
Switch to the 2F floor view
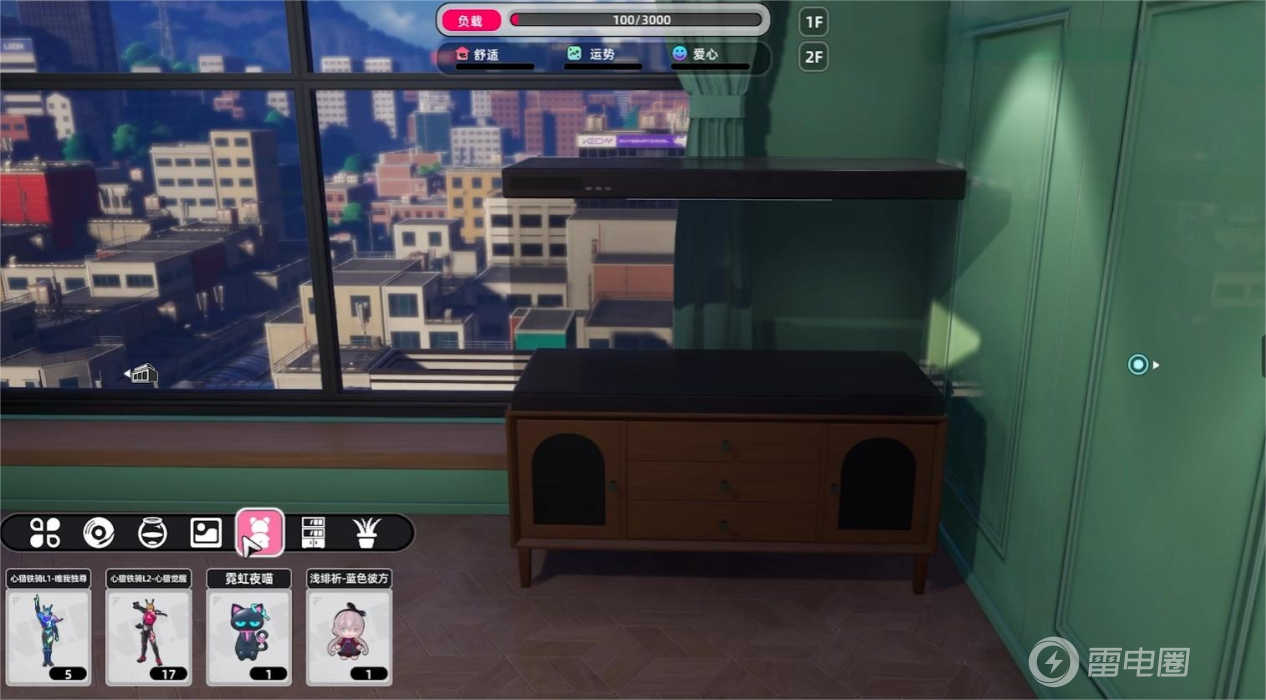pos(813,57)
